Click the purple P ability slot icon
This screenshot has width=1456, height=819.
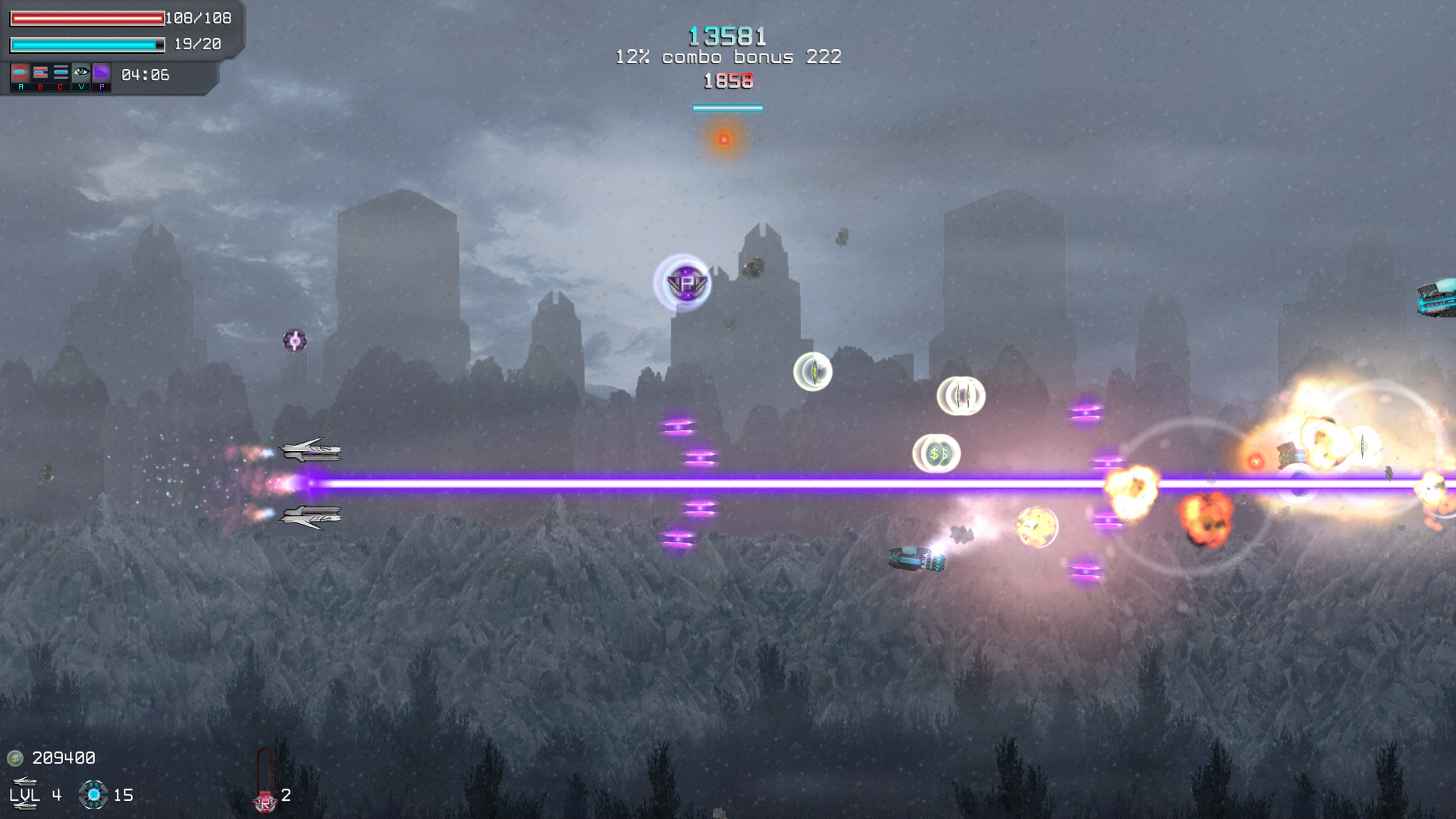coord(102,73)
